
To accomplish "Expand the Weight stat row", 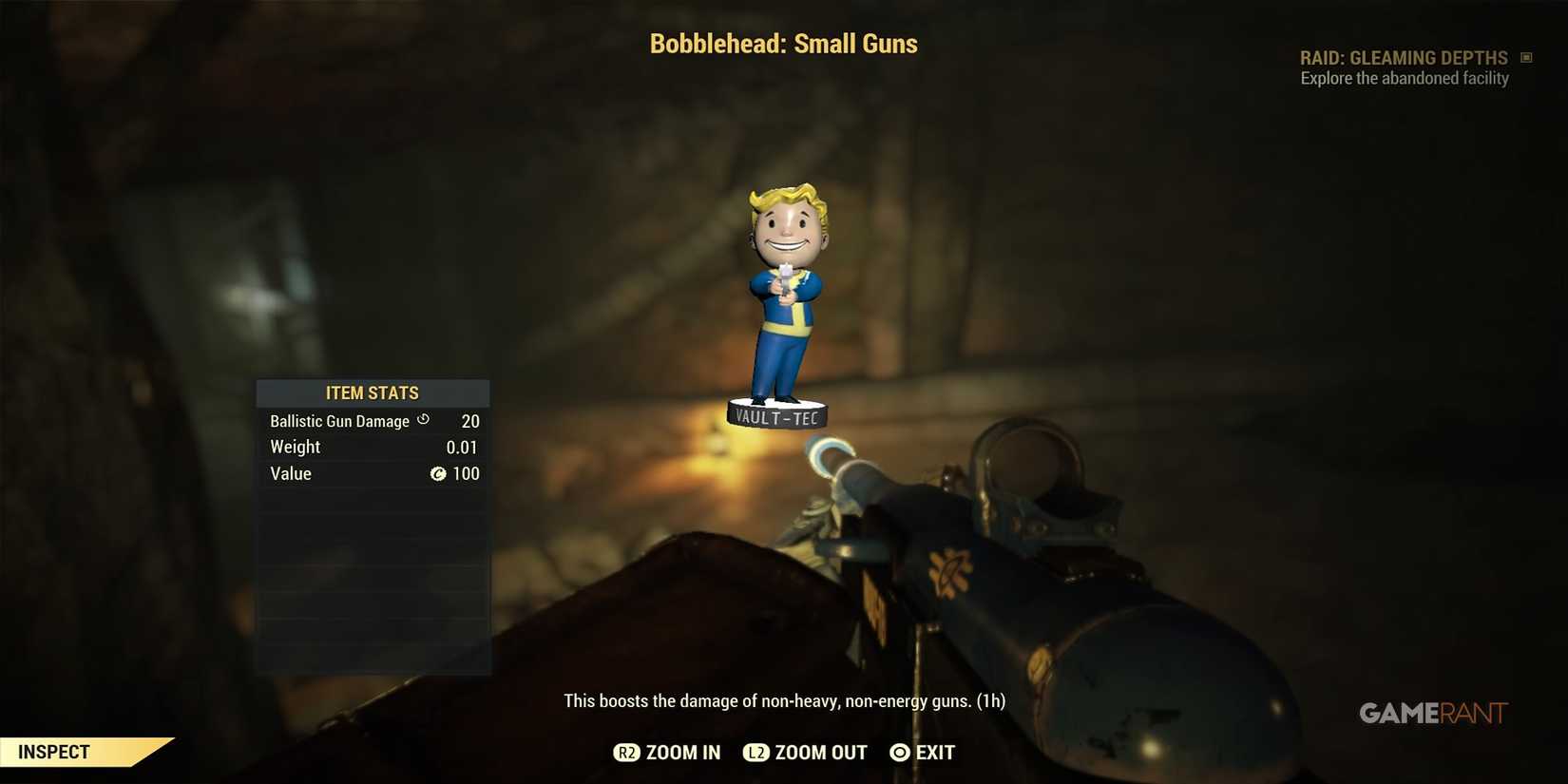I will (371, 447).
